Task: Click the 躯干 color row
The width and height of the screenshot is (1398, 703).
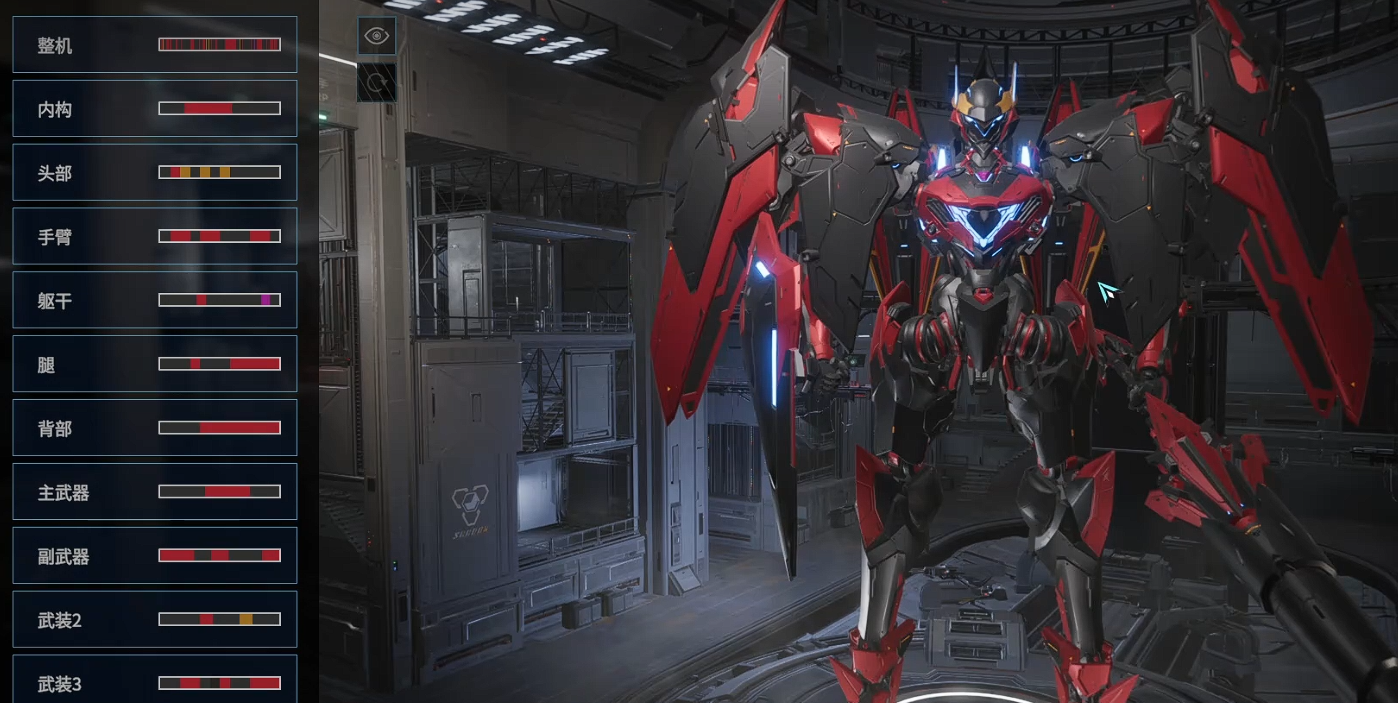Action: point(154,300)
